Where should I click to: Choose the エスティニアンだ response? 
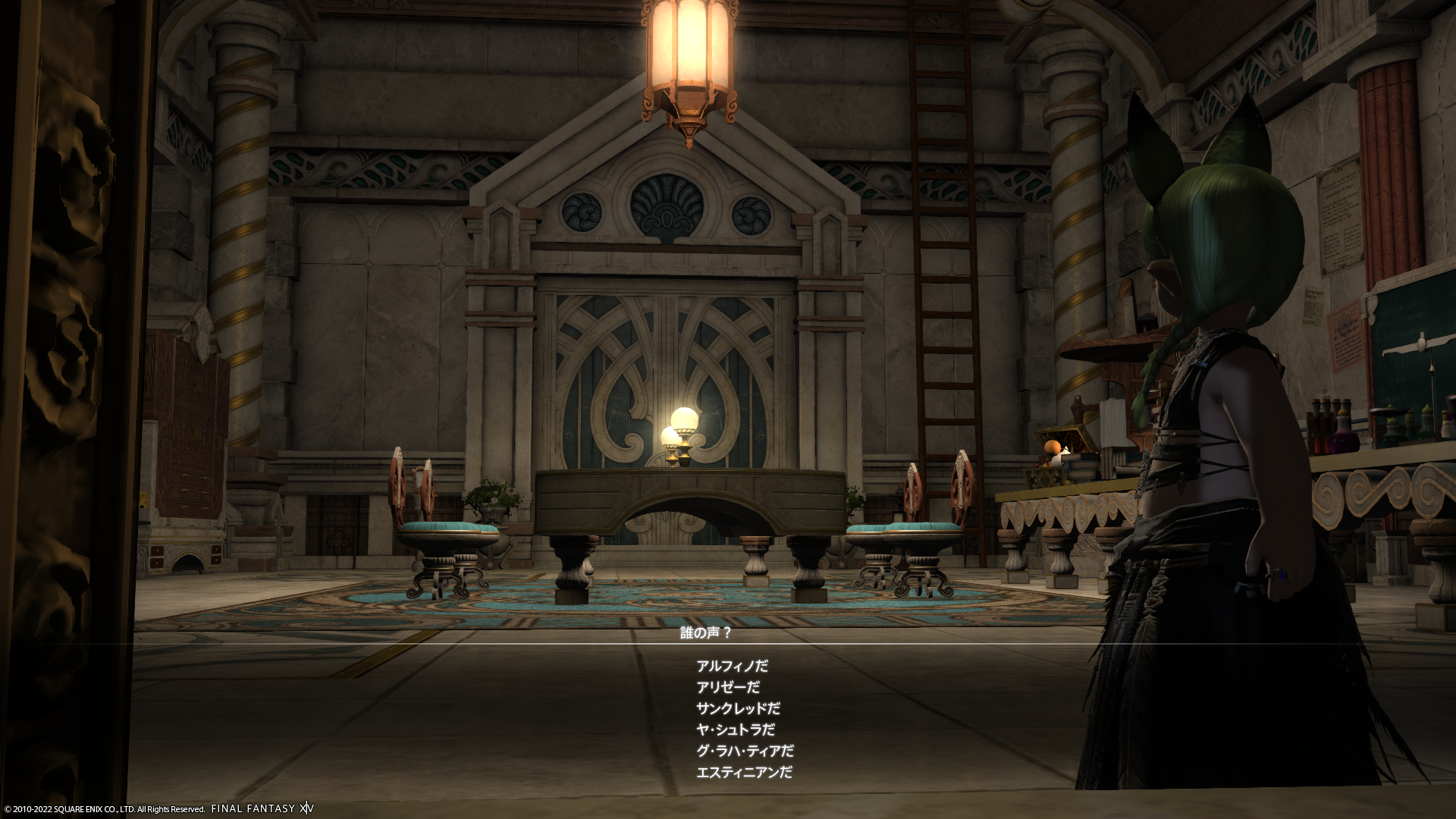click(x=744, y=773)
